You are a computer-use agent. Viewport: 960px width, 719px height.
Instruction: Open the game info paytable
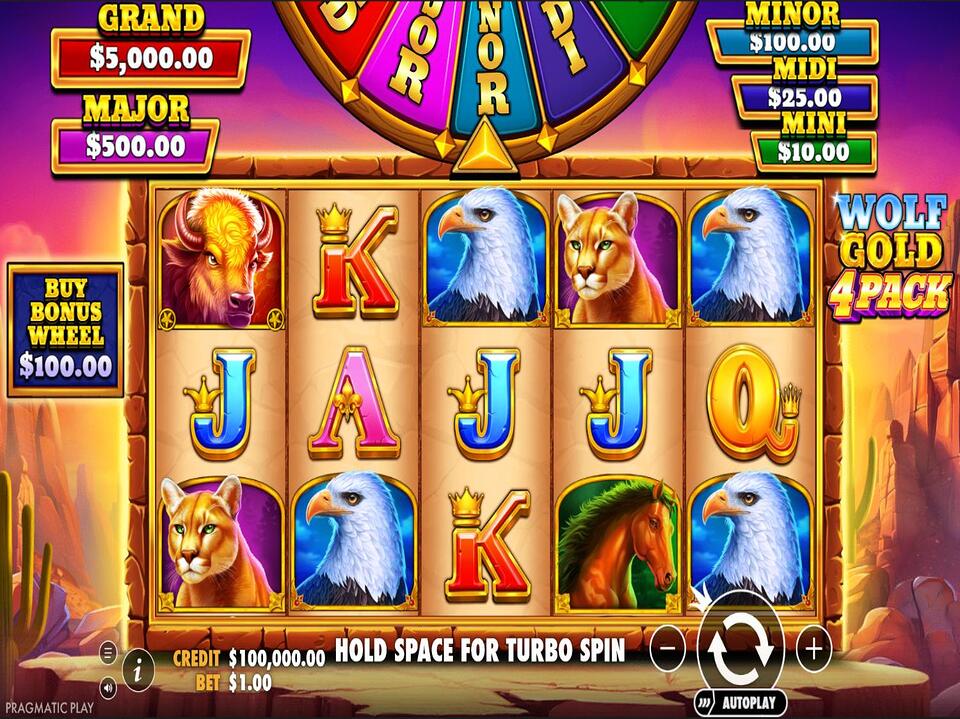[138, 663]
